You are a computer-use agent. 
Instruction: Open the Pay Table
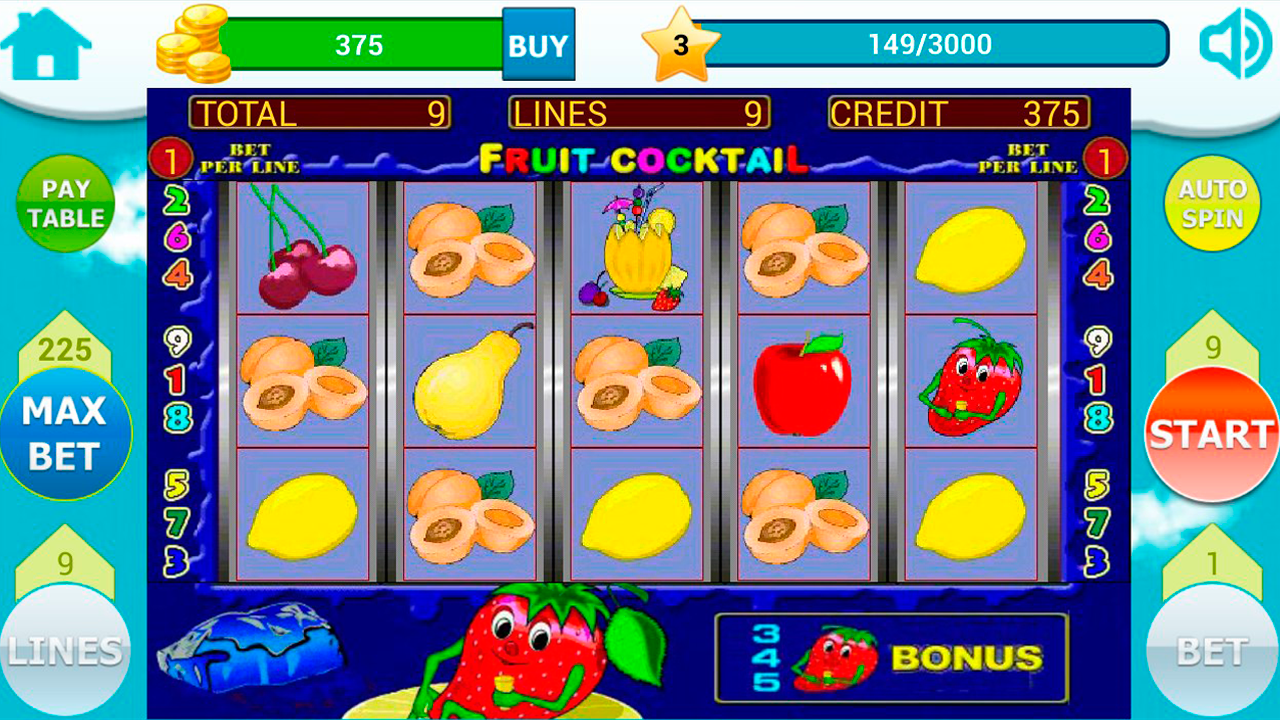pos(66,203)
